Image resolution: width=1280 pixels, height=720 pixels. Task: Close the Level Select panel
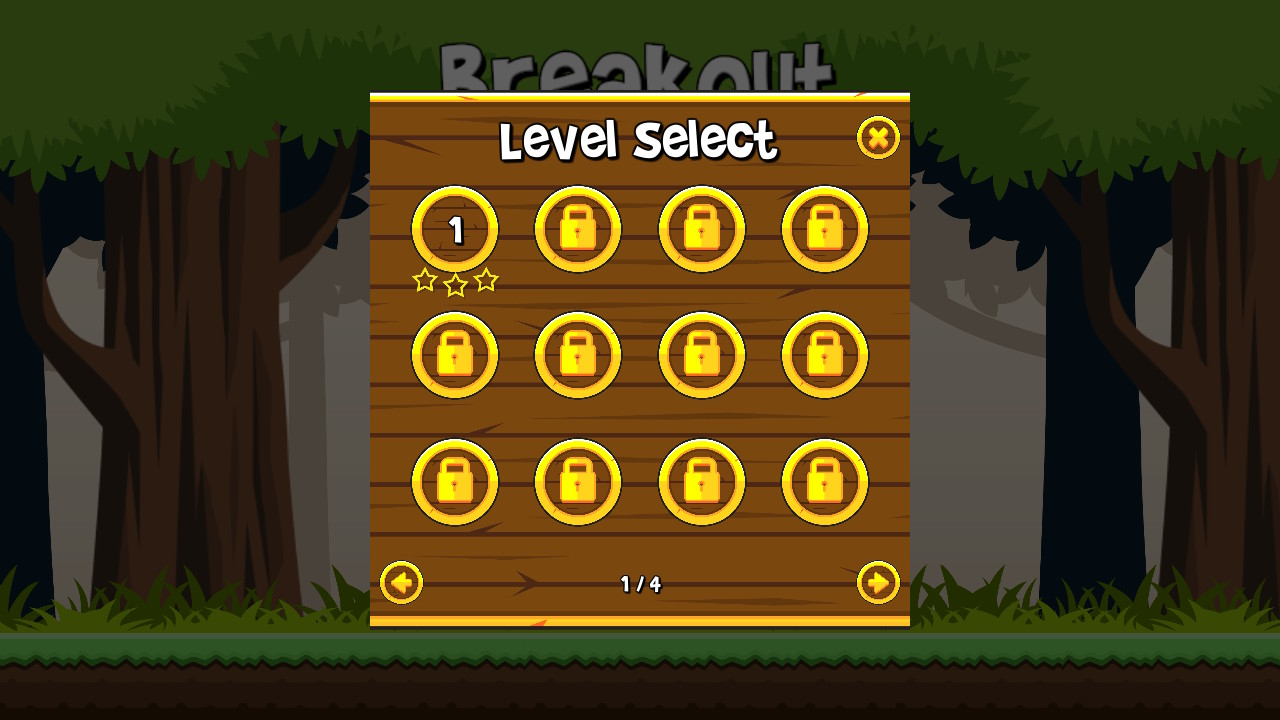pyautogui.click(x=878, y=139)
